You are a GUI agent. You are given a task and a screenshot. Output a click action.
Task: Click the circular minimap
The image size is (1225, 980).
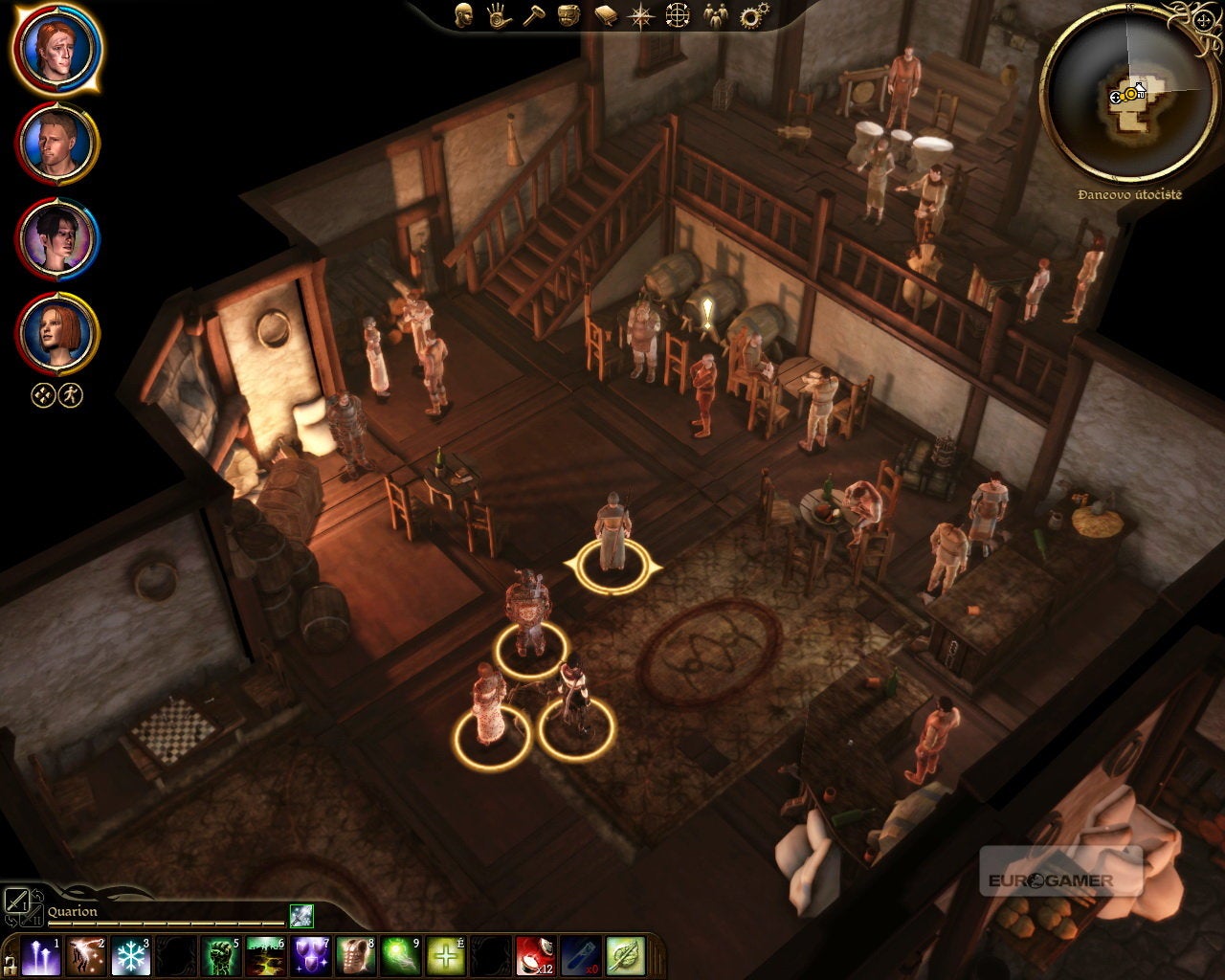(1125, 95)
